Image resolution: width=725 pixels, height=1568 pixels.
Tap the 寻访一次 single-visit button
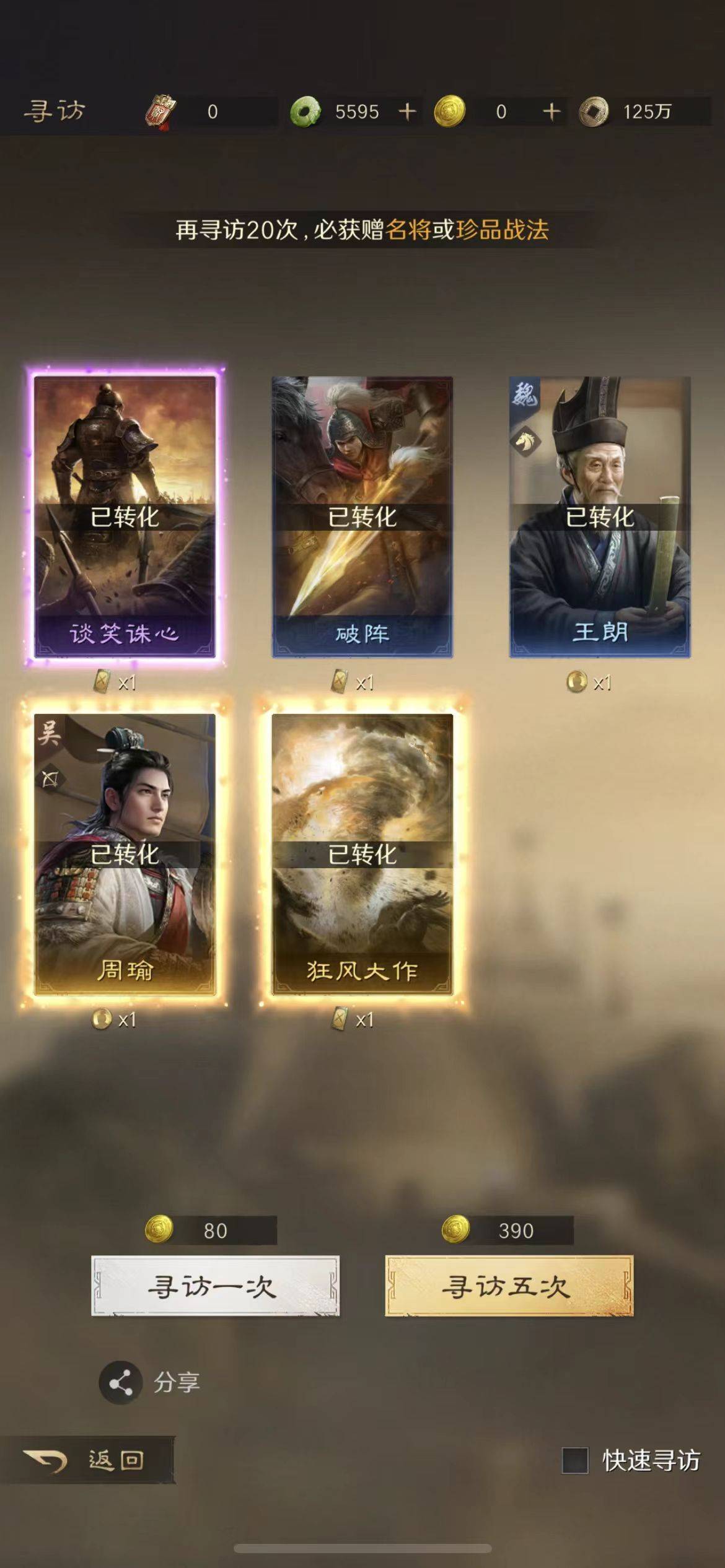(x=214, y=1286)
